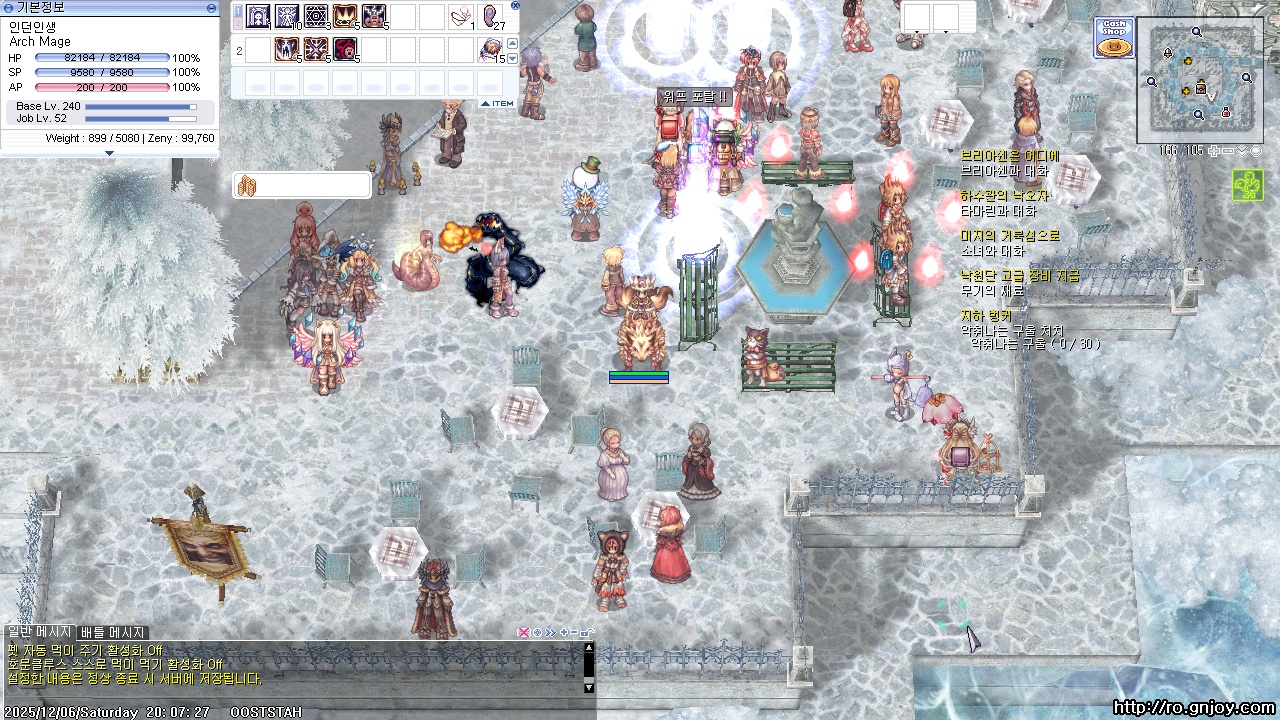Use the winged item with 15 count
The height and width of the screenshot is (720, 1280).
(490, 49)
